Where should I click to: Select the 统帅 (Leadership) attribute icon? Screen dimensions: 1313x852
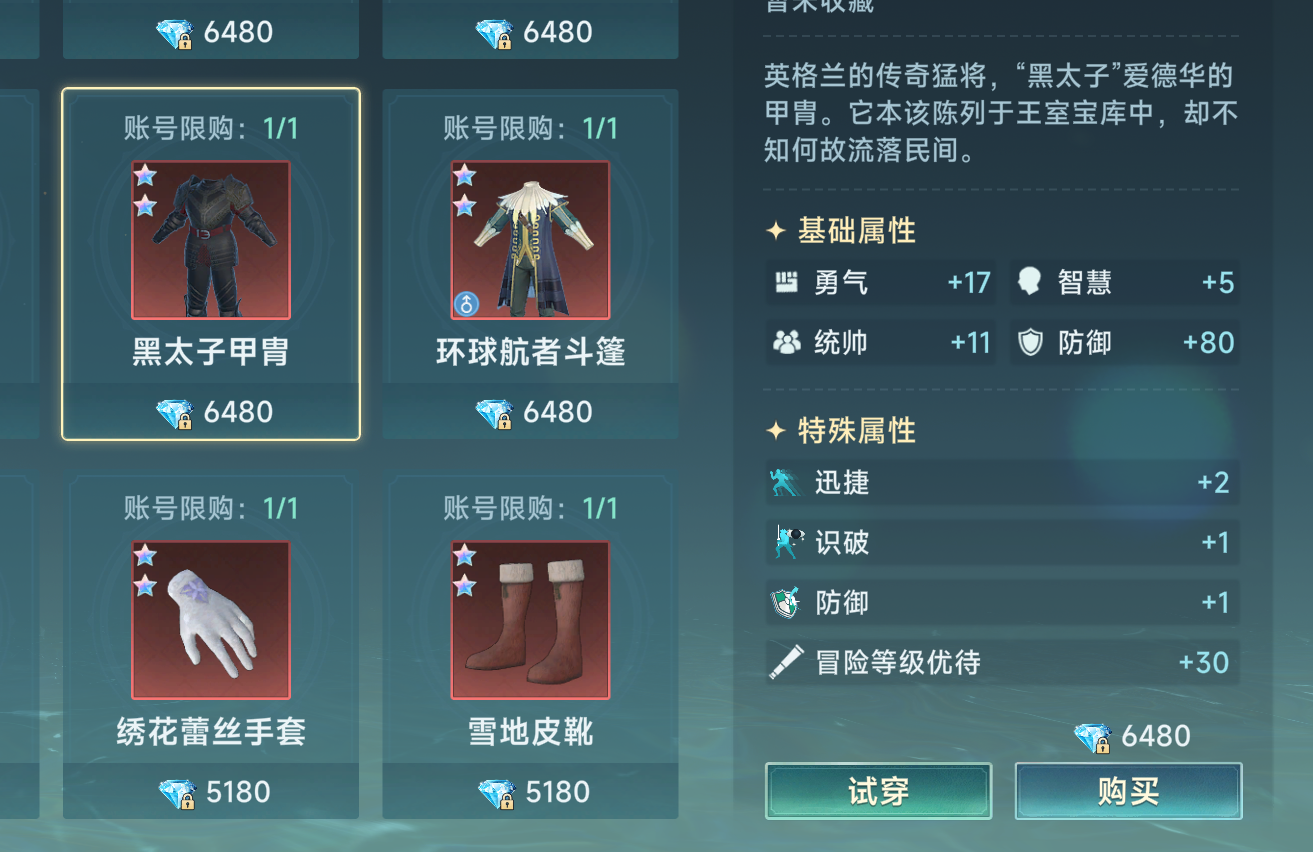(x=787, y=343)
